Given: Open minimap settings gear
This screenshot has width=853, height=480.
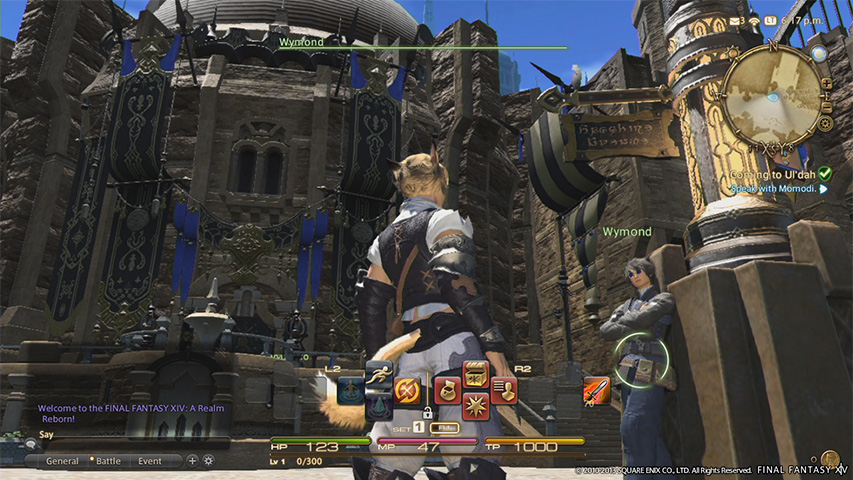Looking at the screenshot, I should tap(826, 123).
